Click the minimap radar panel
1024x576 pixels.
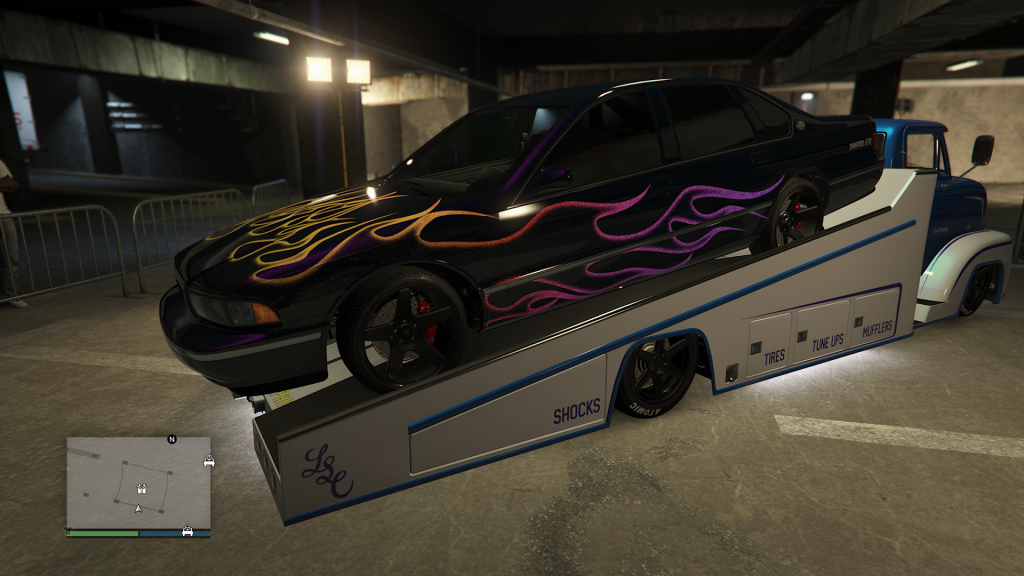(138, 482)
